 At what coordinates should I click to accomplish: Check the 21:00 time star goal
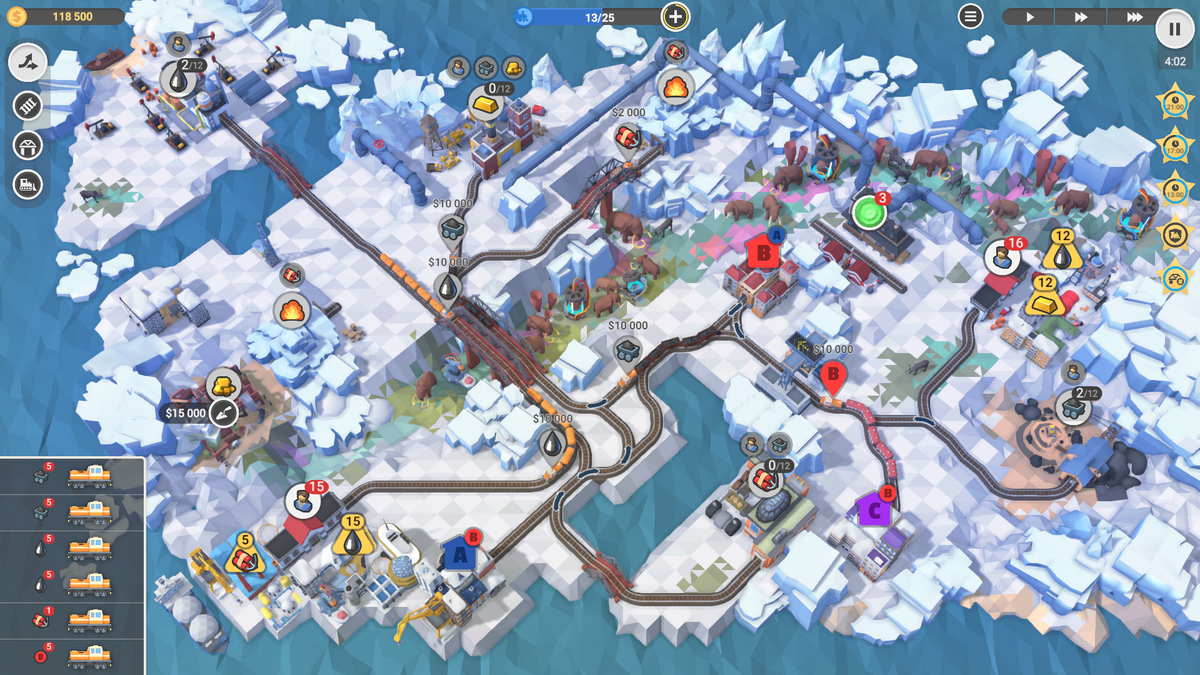tap(1173, 102)
